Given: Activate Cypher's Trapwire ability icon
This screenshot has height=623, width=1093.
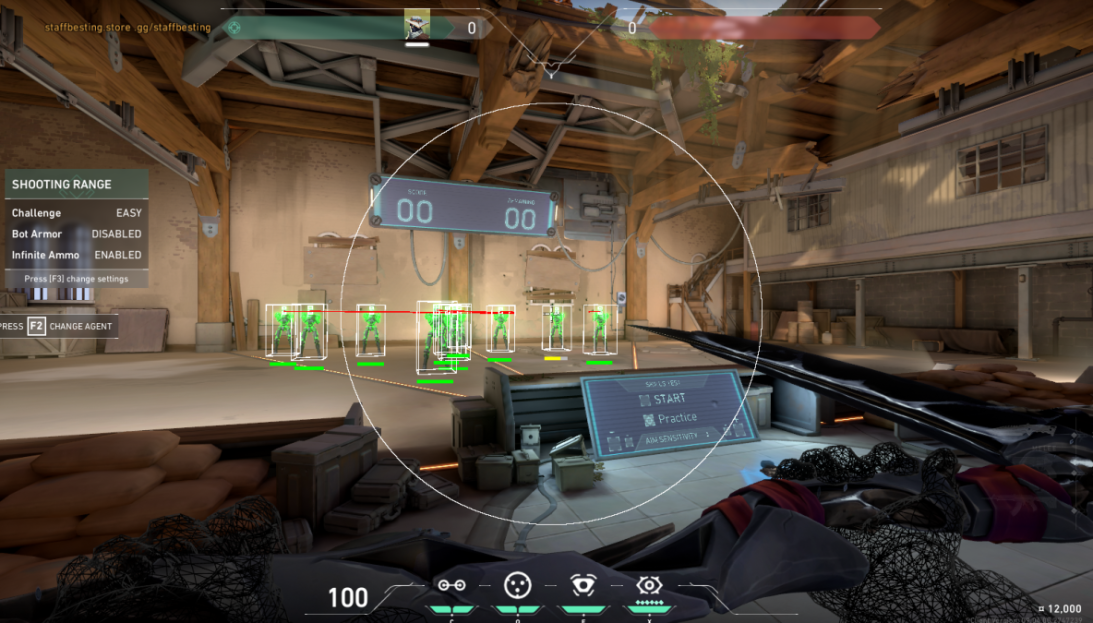Looking at the screenshot, I should pos(451,585).
